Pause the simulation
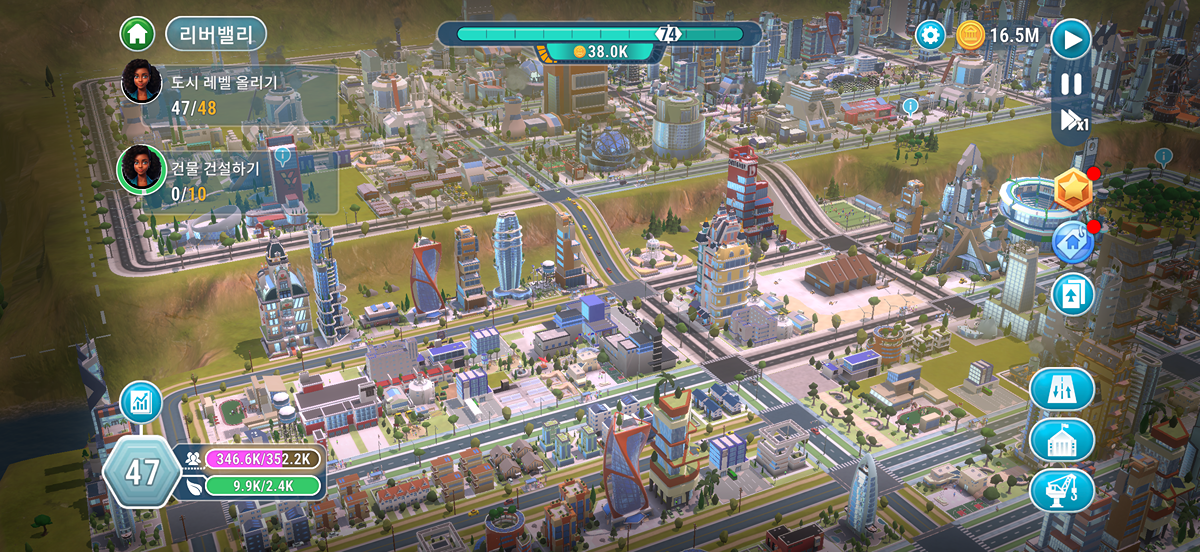Screen dimensions: 1200x552 coord(1071,84)
